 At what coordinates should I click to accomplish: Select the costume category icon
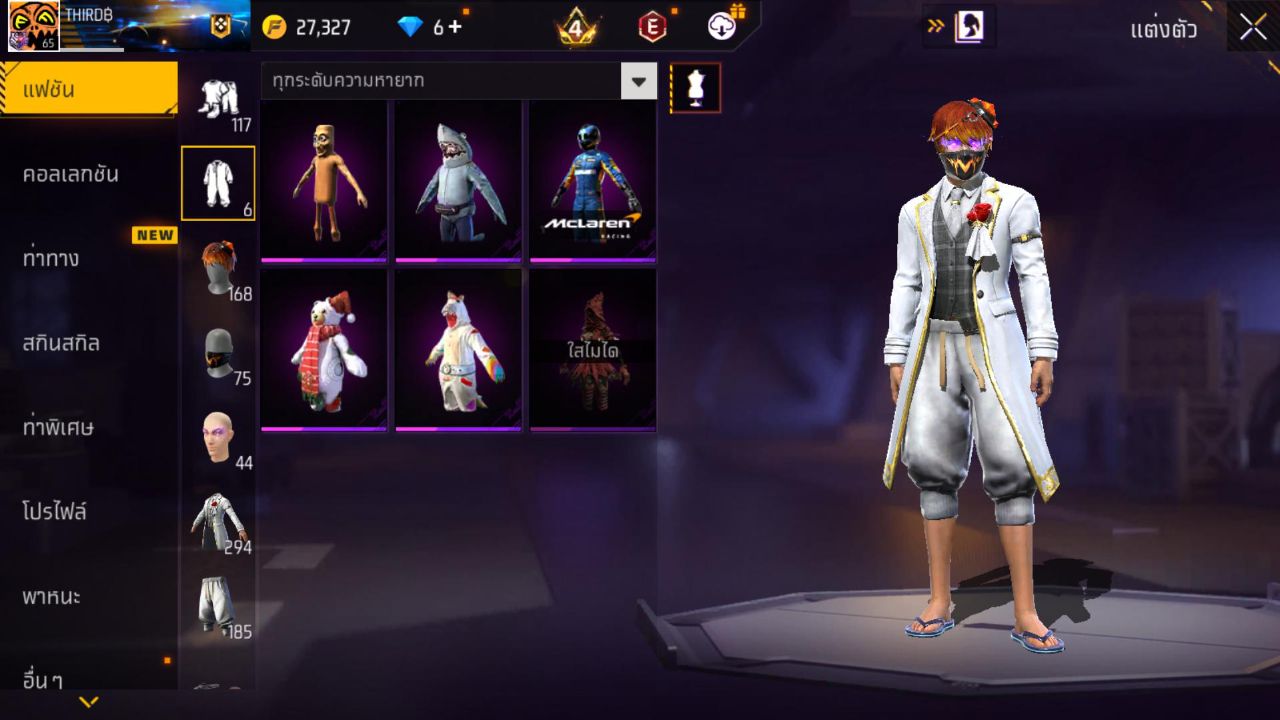click(221, 183)
